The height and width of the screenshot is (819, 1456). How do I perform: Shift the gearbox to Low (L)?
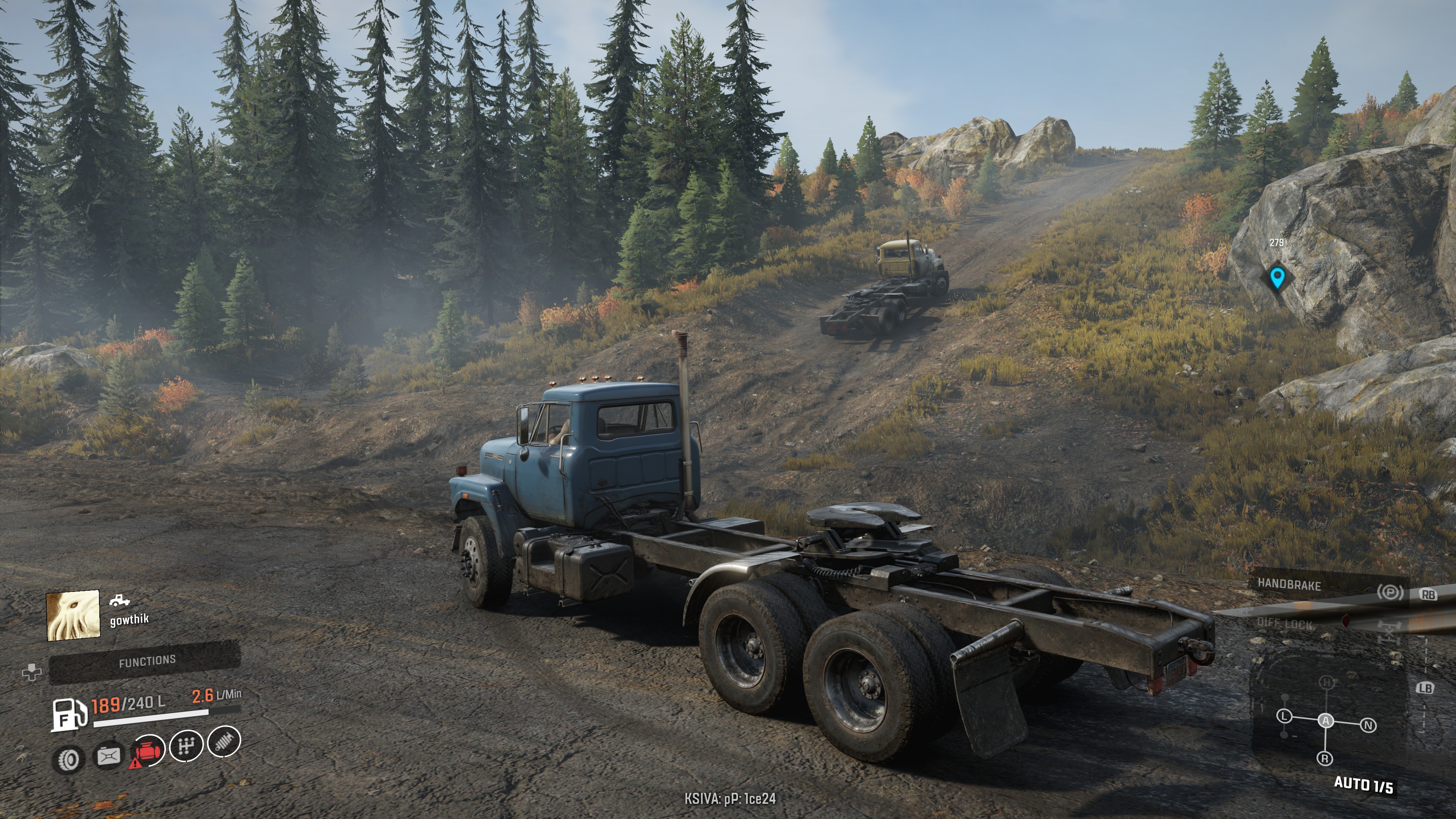[1285, 717]
